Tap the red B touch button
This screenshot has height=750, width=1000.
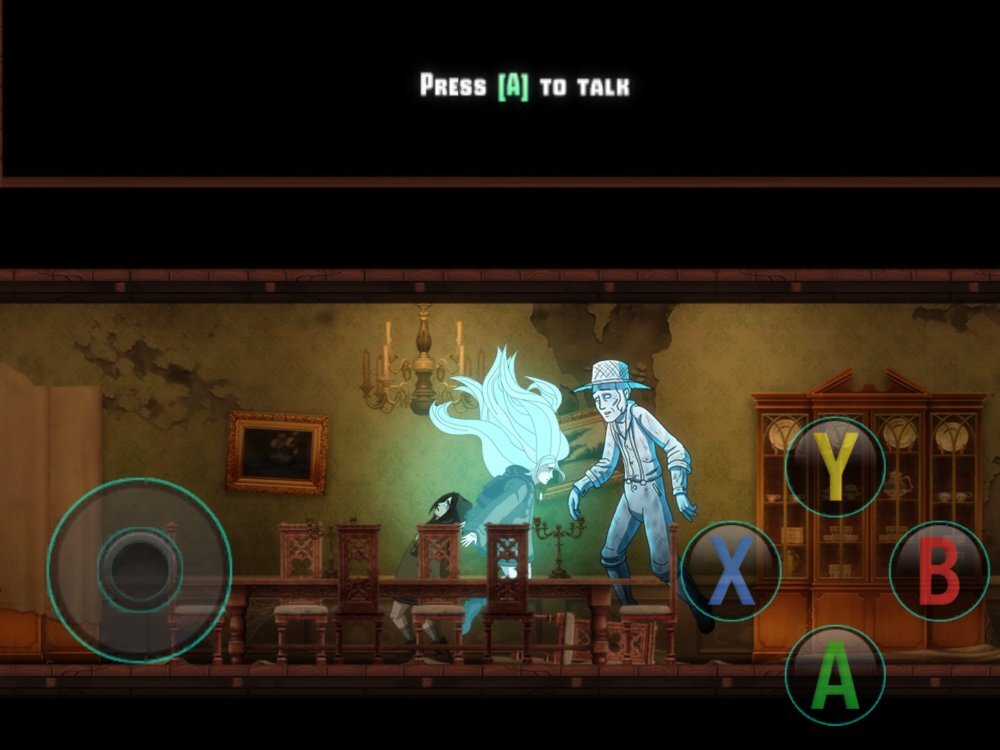[939, 572]
